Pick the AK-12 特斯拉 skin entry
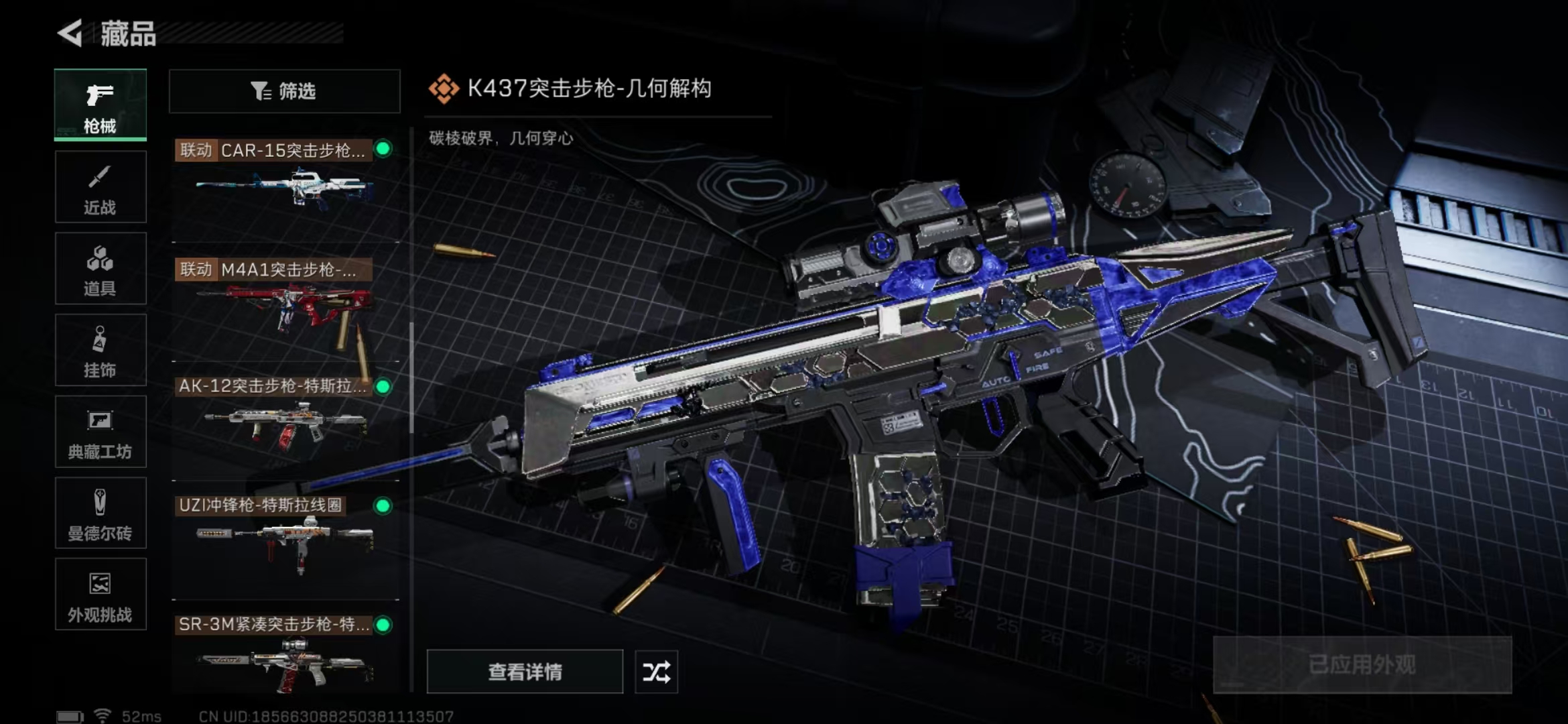Image resolution: width=1568 pixels, height=724 pixels. click(x=284, y=424)
